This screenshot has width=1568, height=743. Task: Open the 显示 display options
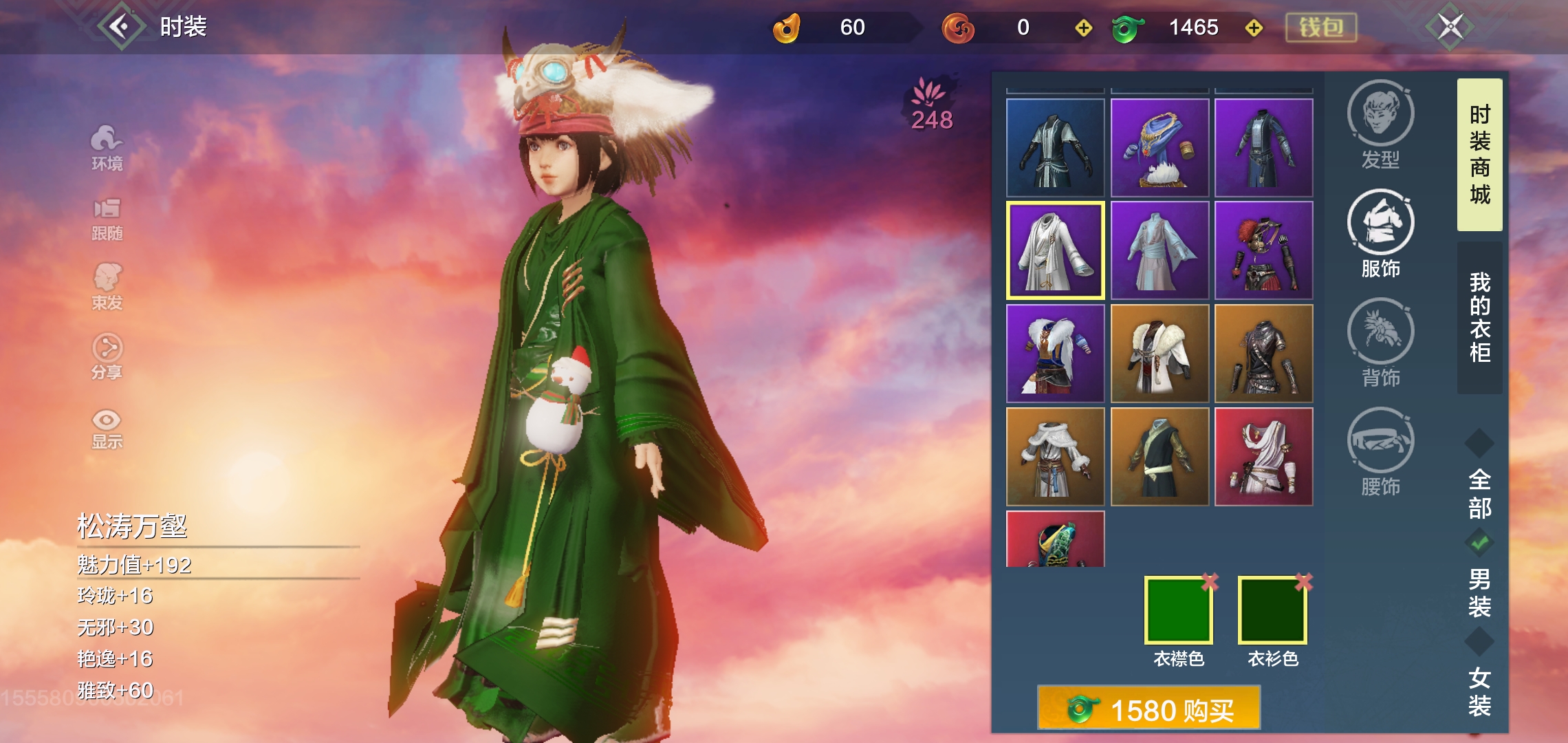[x=107, y=429]
